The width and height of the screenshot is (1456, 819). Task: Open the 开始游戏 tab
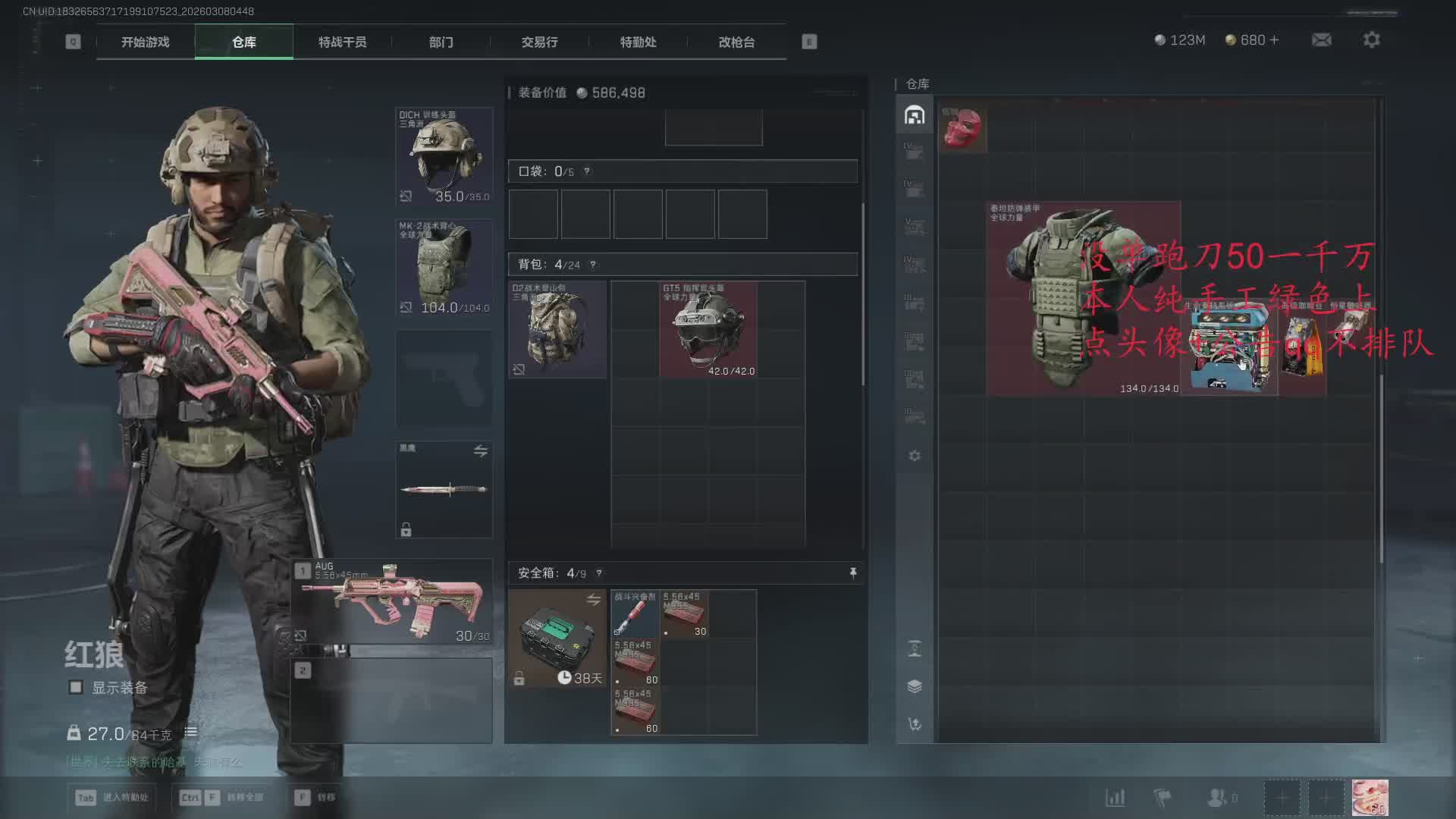tap(145, 42)
